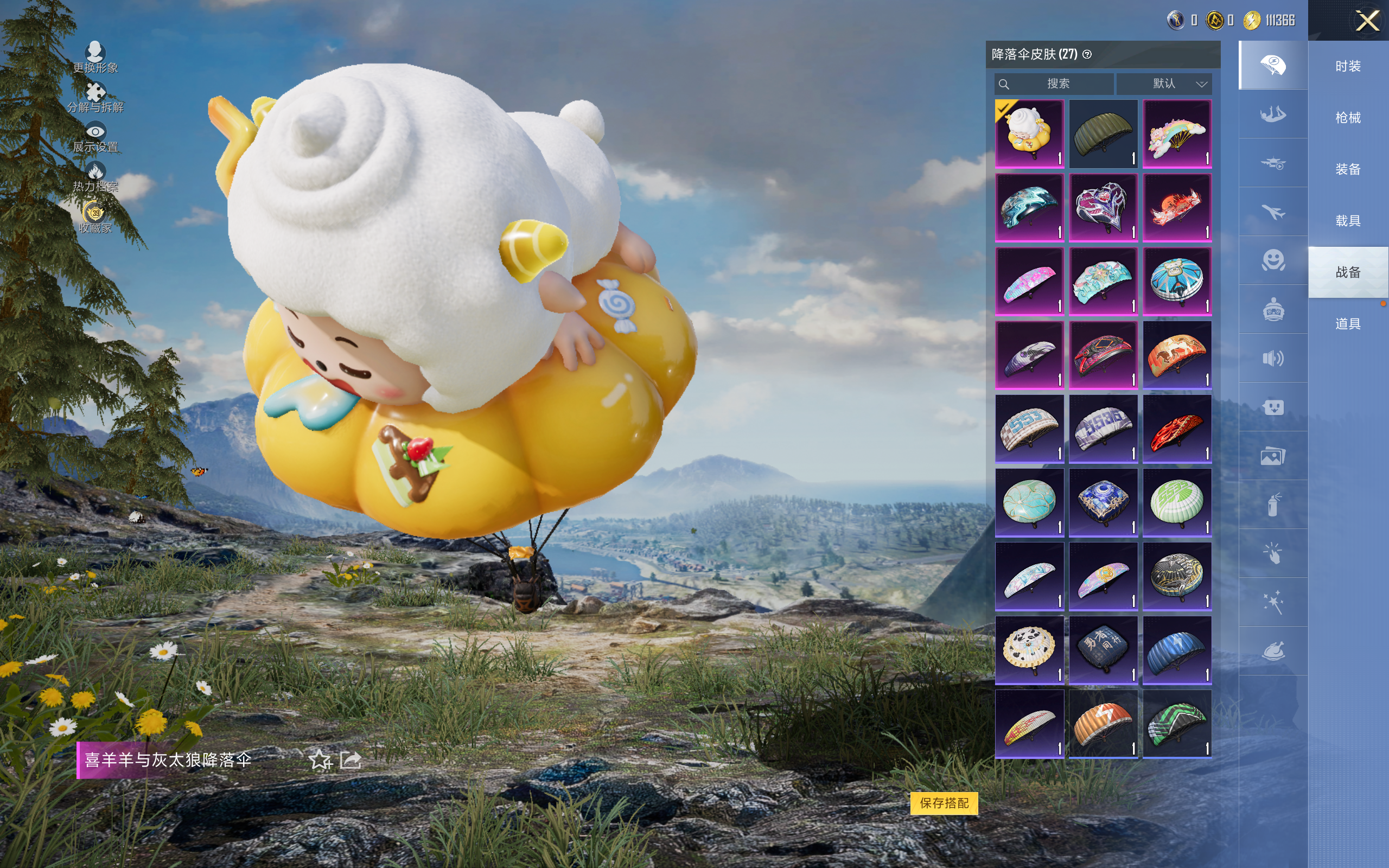Close the inventory screen with the X
1389x868 pixels.
coord(1367,21)
